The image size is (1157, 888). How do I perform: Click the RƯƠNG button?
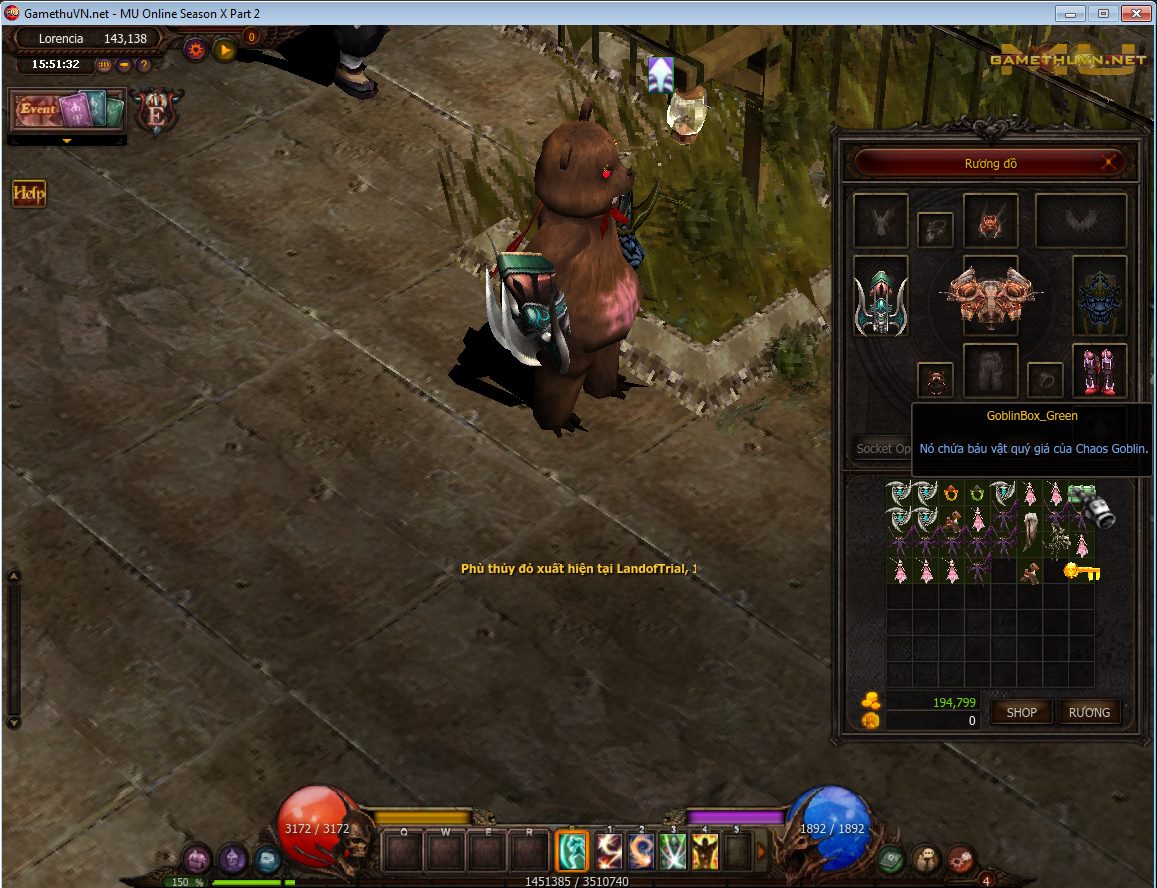tap(1089, 712)
